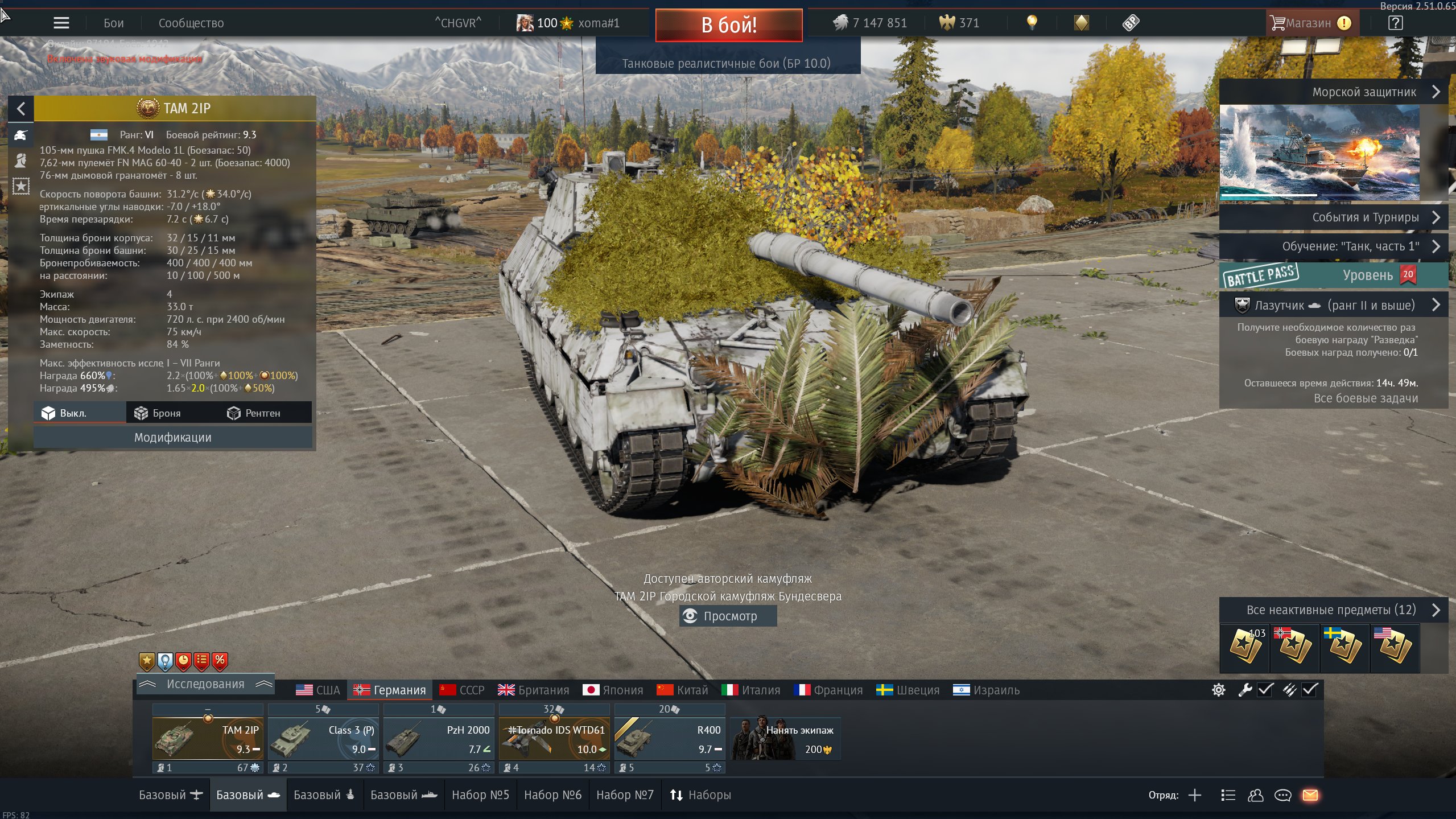Image resolution: width=1456 pixels, height=819 pixels.
Task: Enable the Рентген x-ray view
Action: tap(254, 413)
